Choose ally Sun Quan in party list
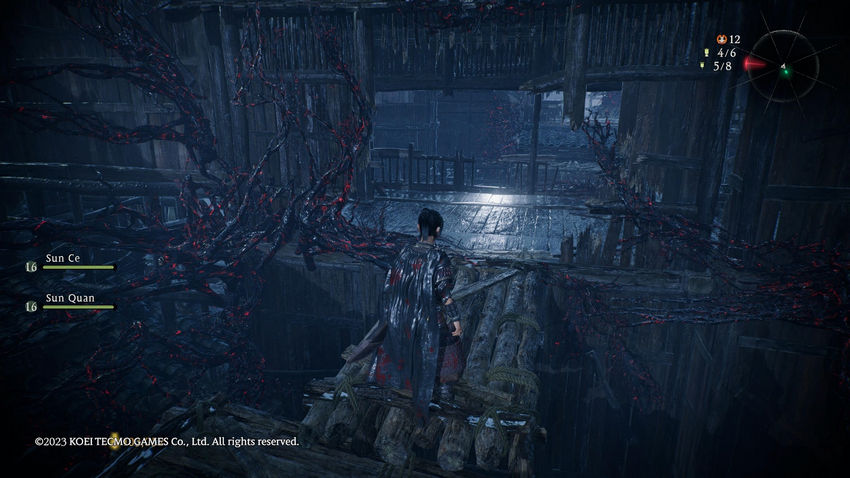This screenshot has width=850, height=478. coord(68,297)
